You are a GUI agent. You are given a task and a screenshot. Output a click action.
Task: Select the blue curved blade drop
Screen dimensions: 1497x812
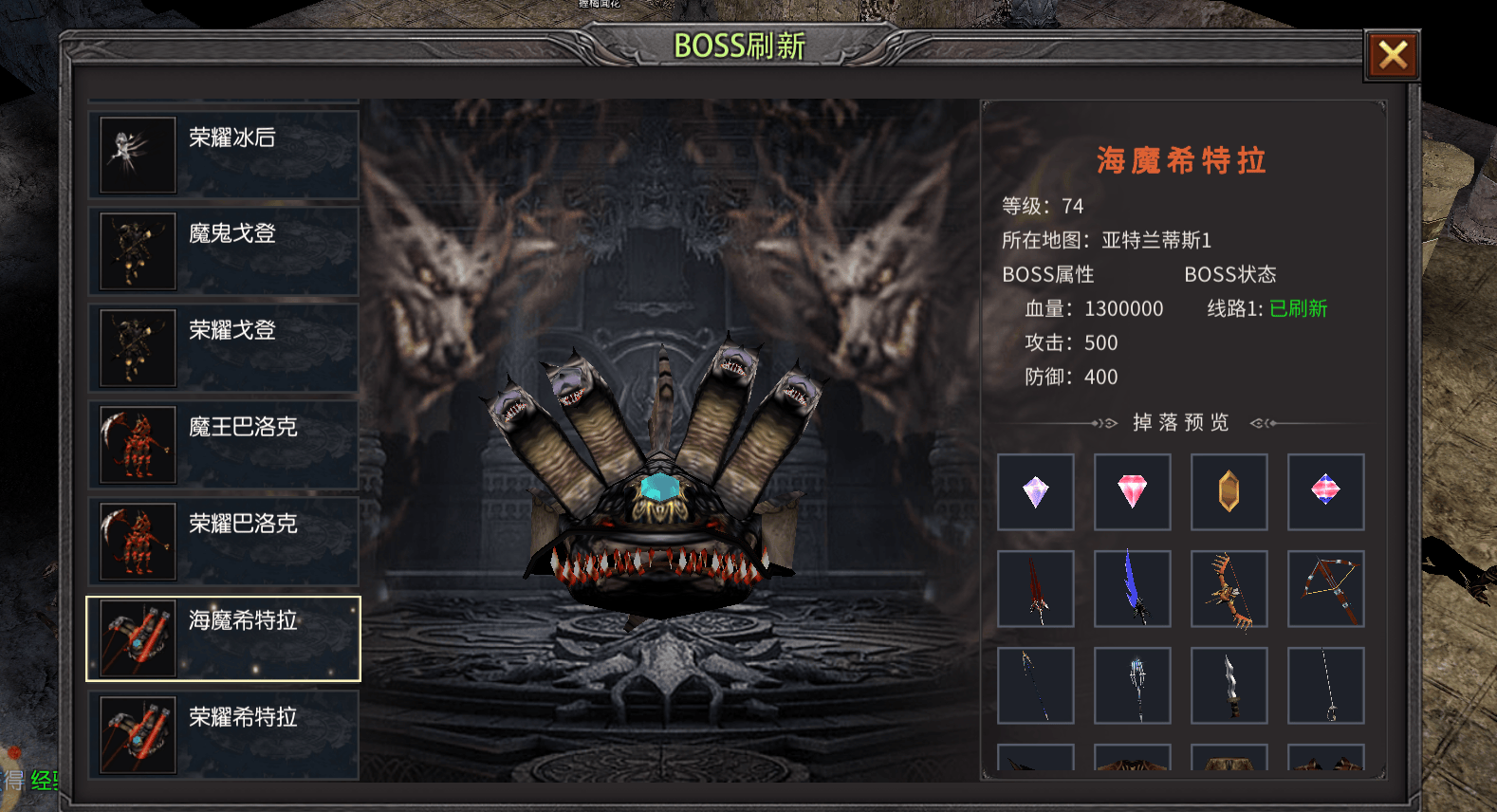tap(1133, 588)
